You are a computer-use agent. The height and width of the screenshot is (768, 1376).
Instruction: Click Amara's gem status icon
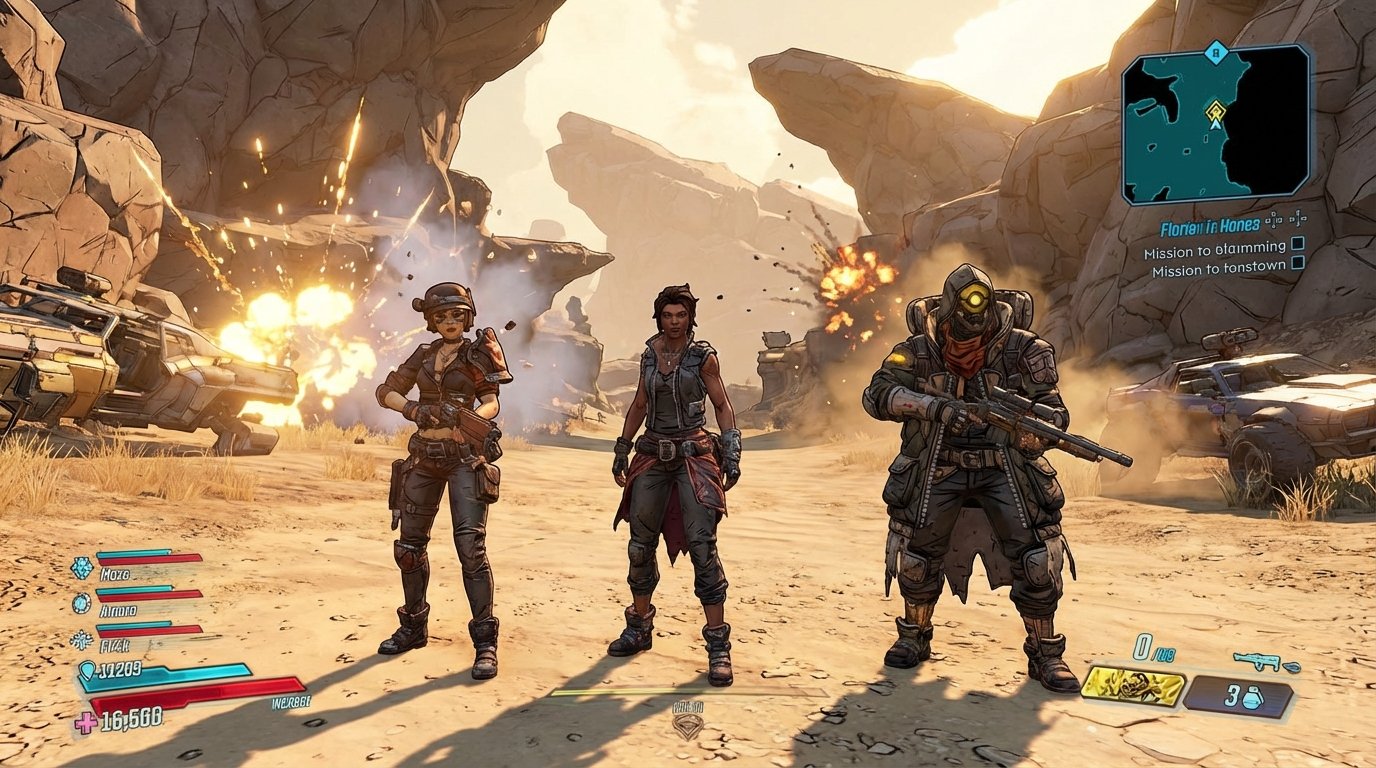(x=81, y=603)
